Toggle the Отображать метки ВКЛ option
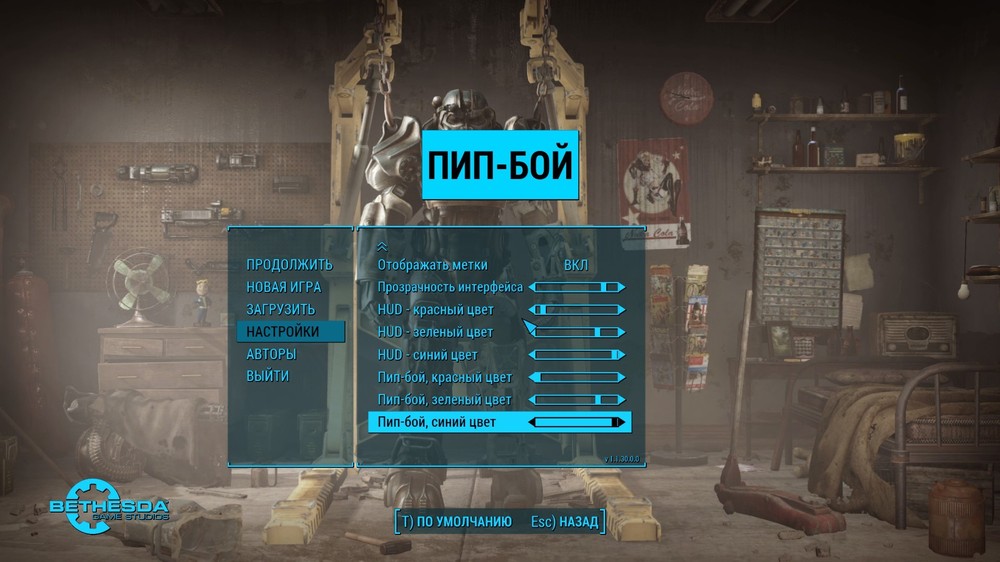Image resolution: width=1000 pixels, height=562 pixels. (x=576, y=265)
